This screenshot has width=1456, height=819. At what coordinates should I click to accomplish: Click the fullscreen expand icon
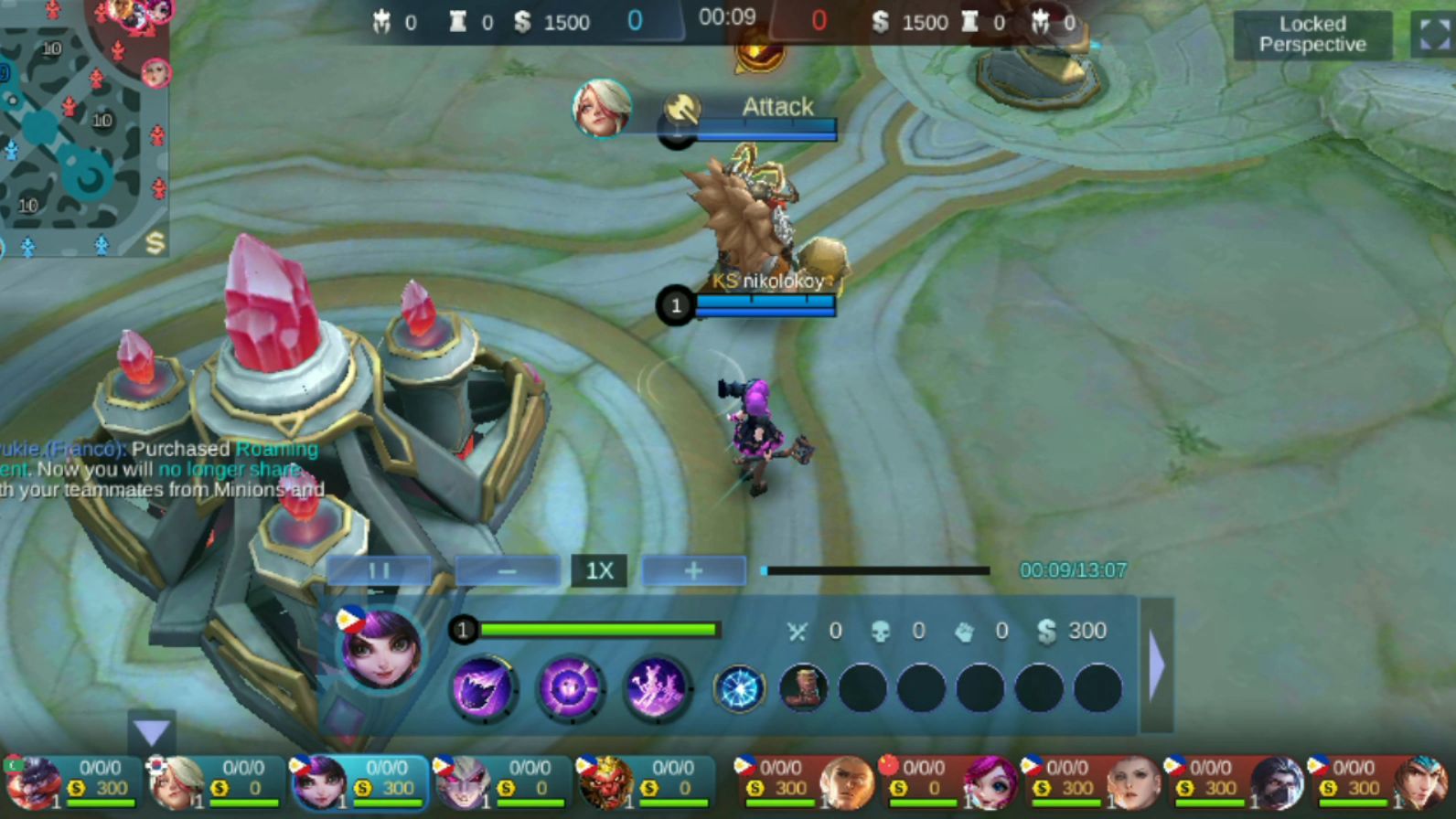pyautogui.click(x=1433, y=35)
